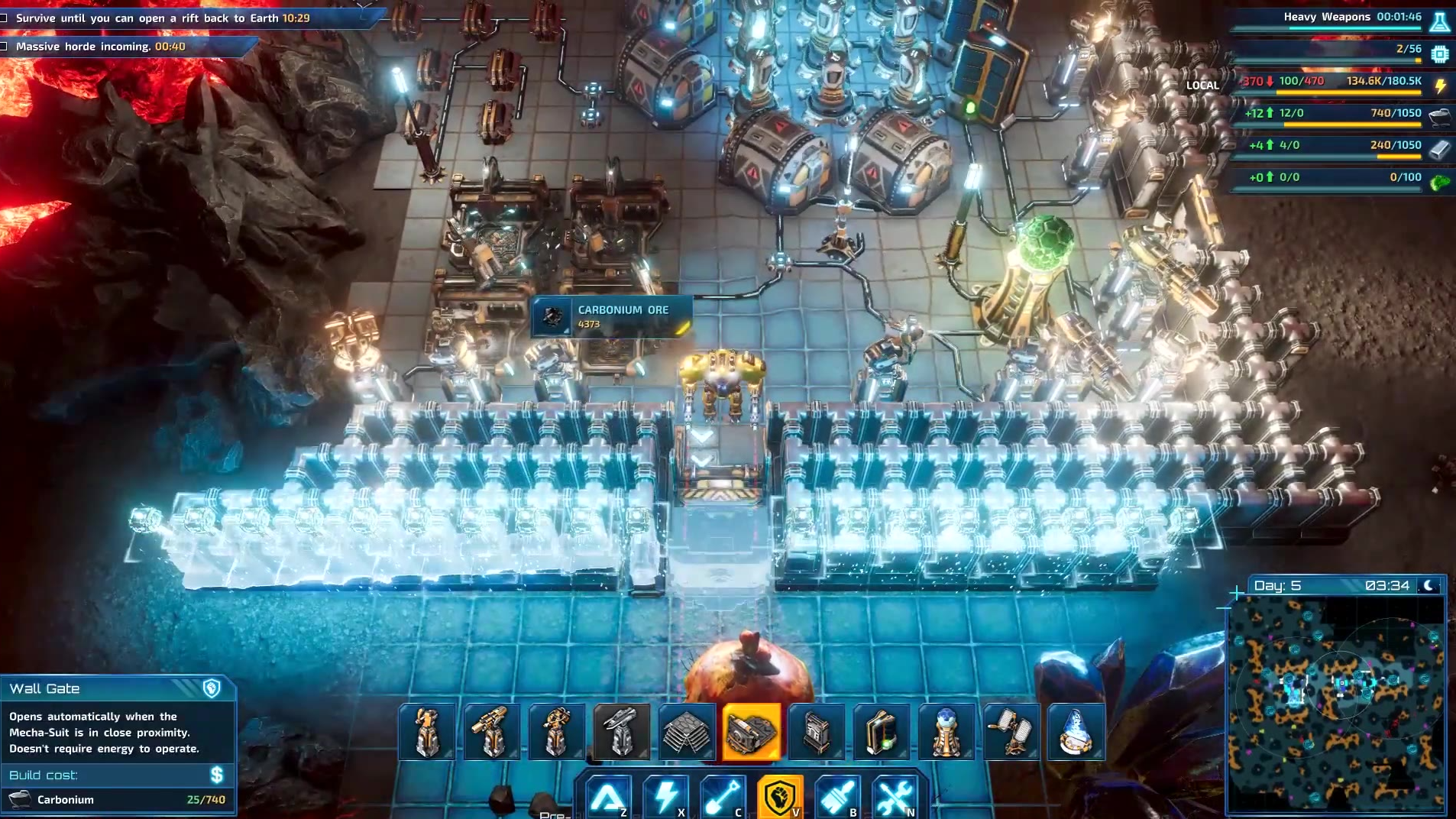Viewport: 1456px width, 819px height.
Task: Select the highlighted Wall Gate build slot
Action: 752,732
